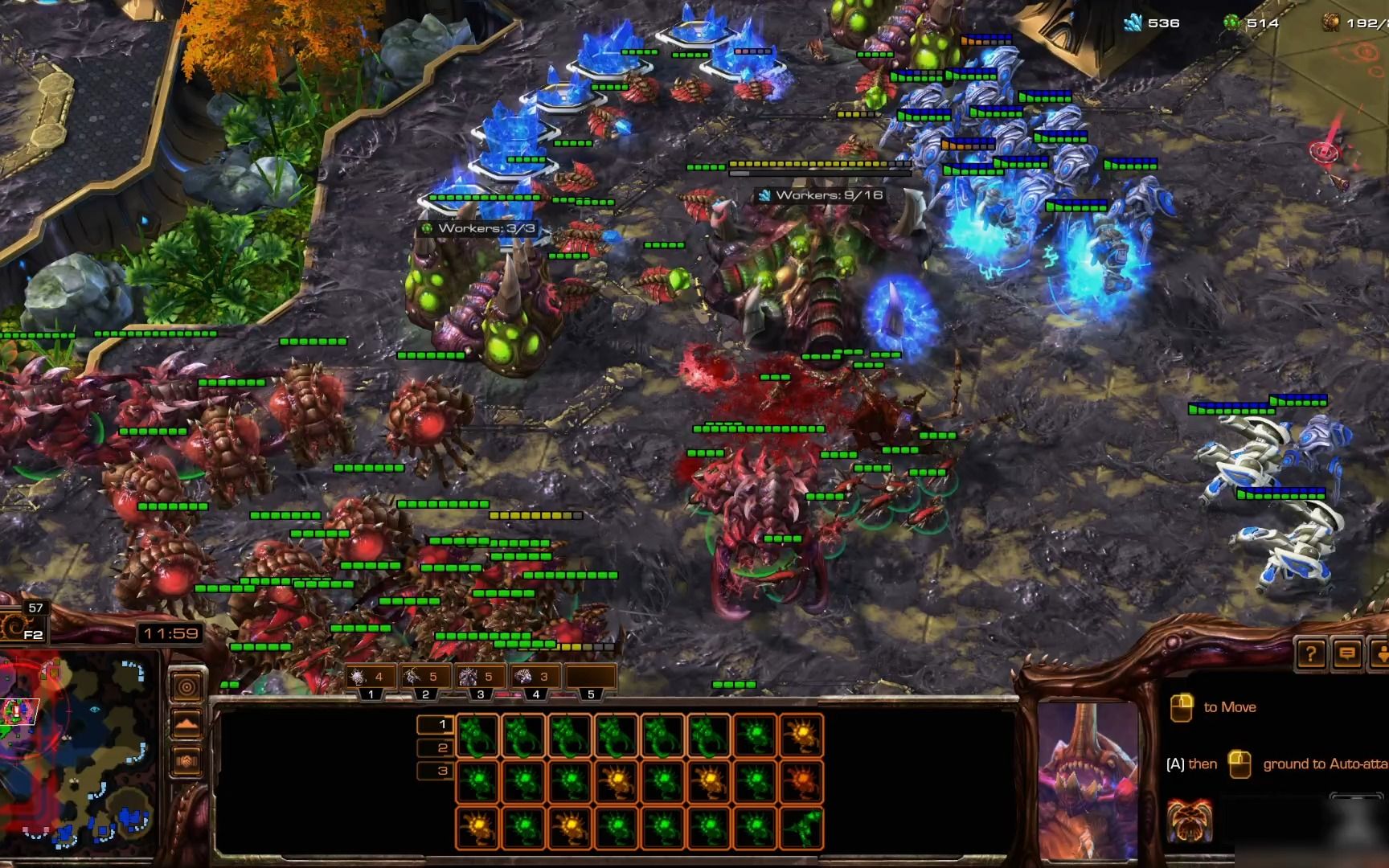Viewport: 1389px width, 868px height.
Task: Select control group 3
Action: 480,678
